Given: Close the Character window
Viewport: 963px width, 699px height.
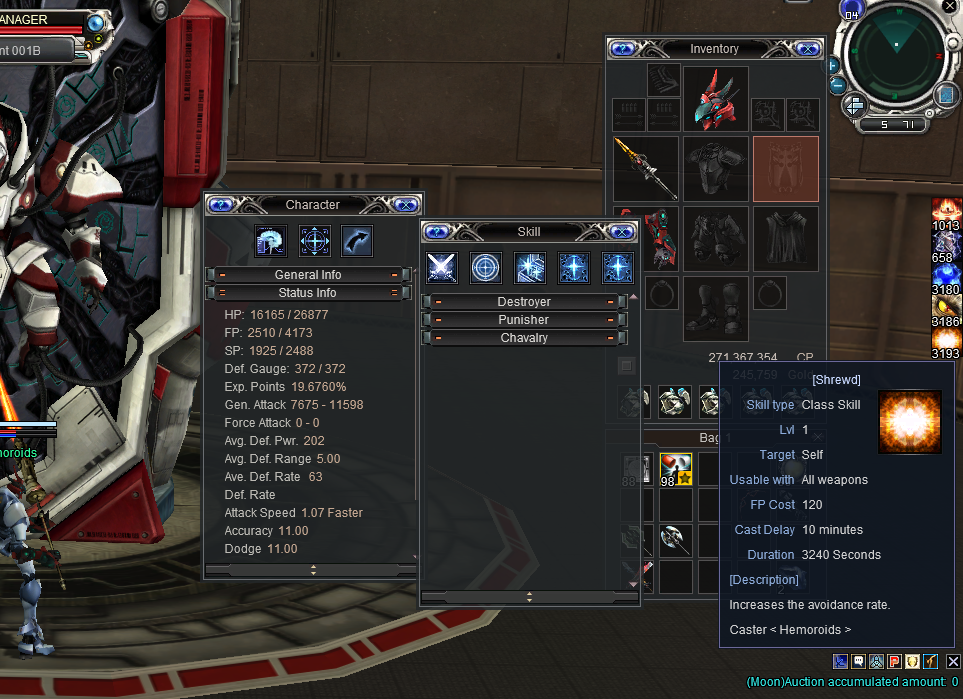Looking at the screenshot, I should (x=405, y=204).
